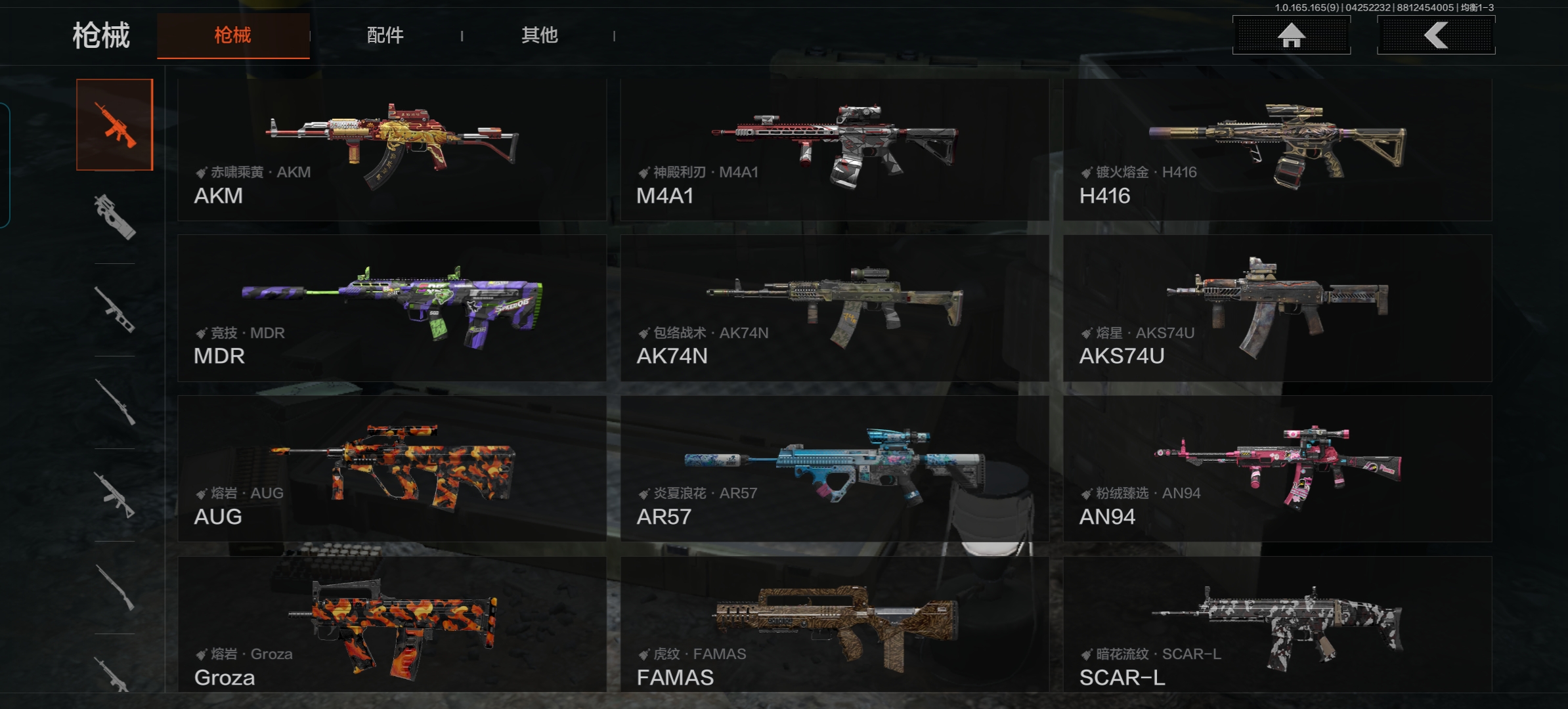This screenshot has width=1568, height=709.
Task: Switch to the 配件 tab
Action: click(385, 35)
